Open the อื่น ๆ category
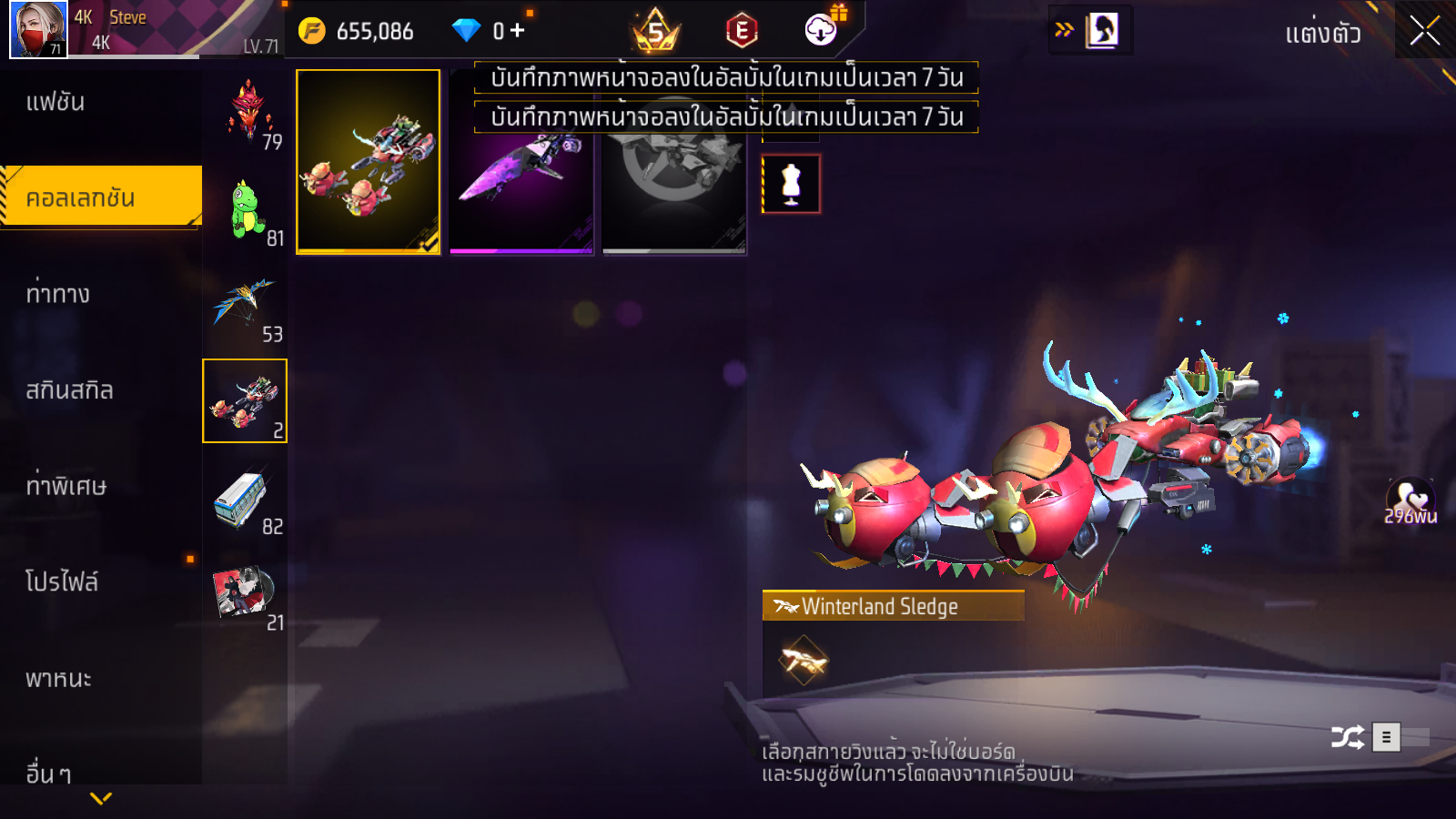 pyautogui.click(x=48, y=773)
